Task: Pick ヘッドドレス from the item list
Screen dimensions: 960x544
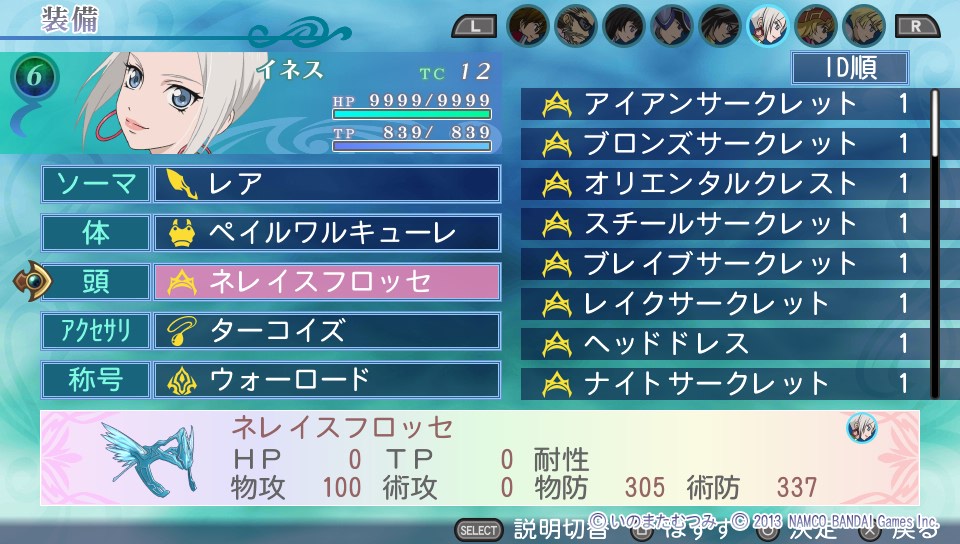Action: tap(726, 344)
